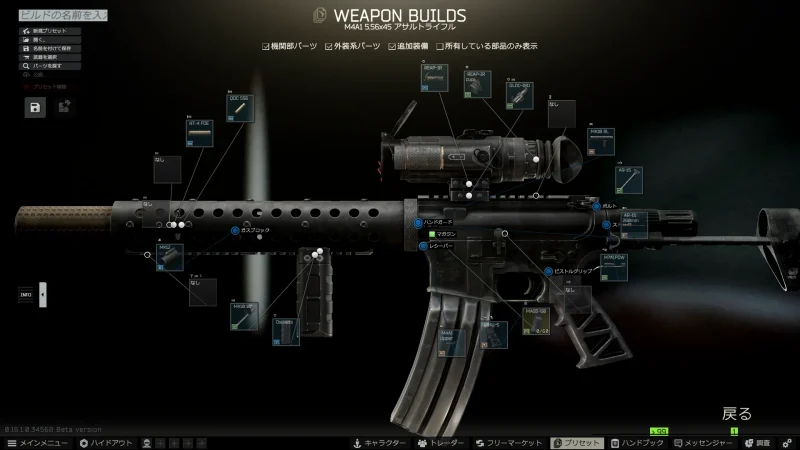Toggle the exterior parts checkbox
Viewport: 800px width, 450px height.
328,46
